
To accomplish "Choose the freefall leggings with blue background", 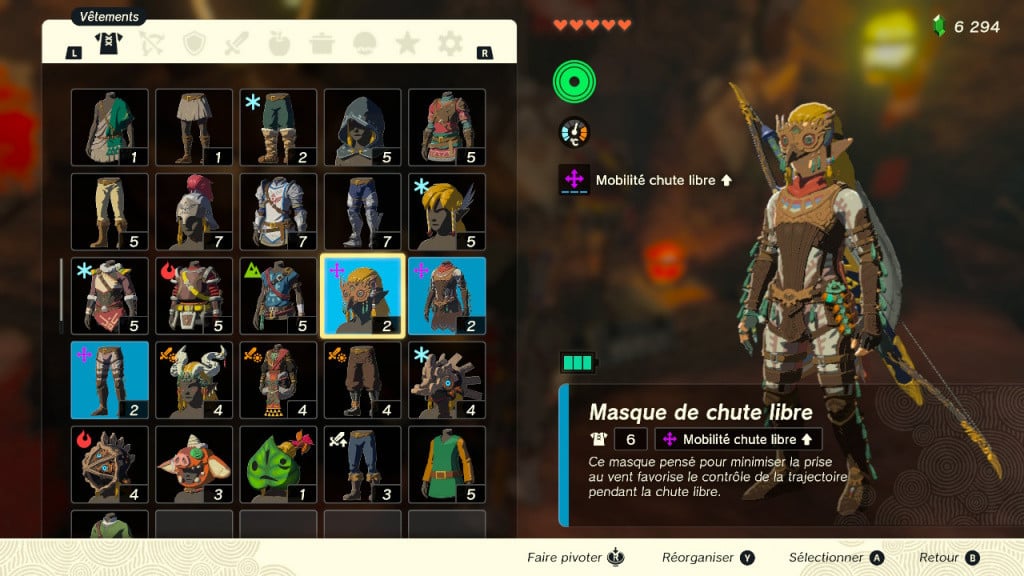I will 110,380.
